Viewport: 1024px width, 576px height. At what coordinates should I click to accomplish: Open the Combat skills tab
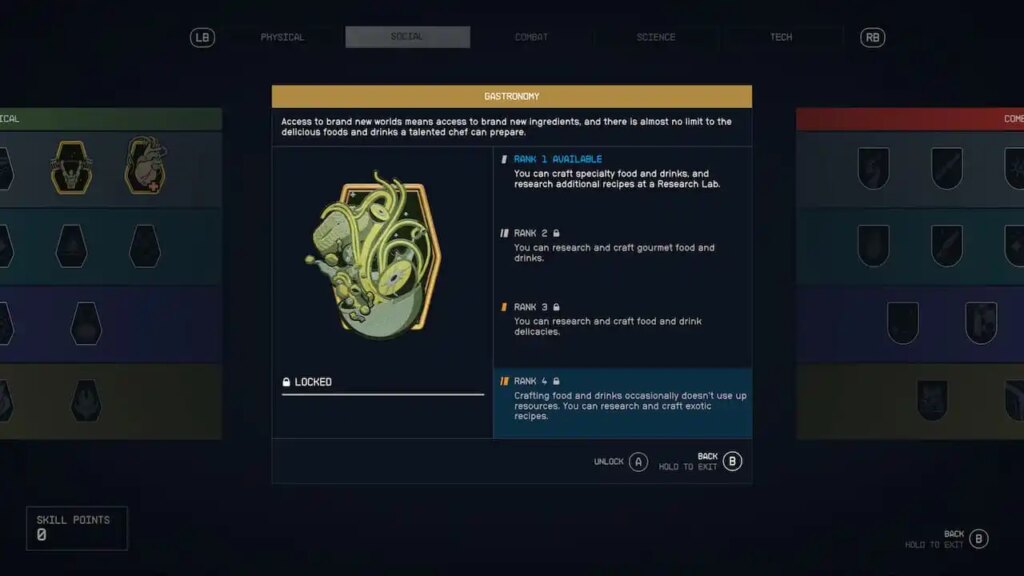[531, 37]
